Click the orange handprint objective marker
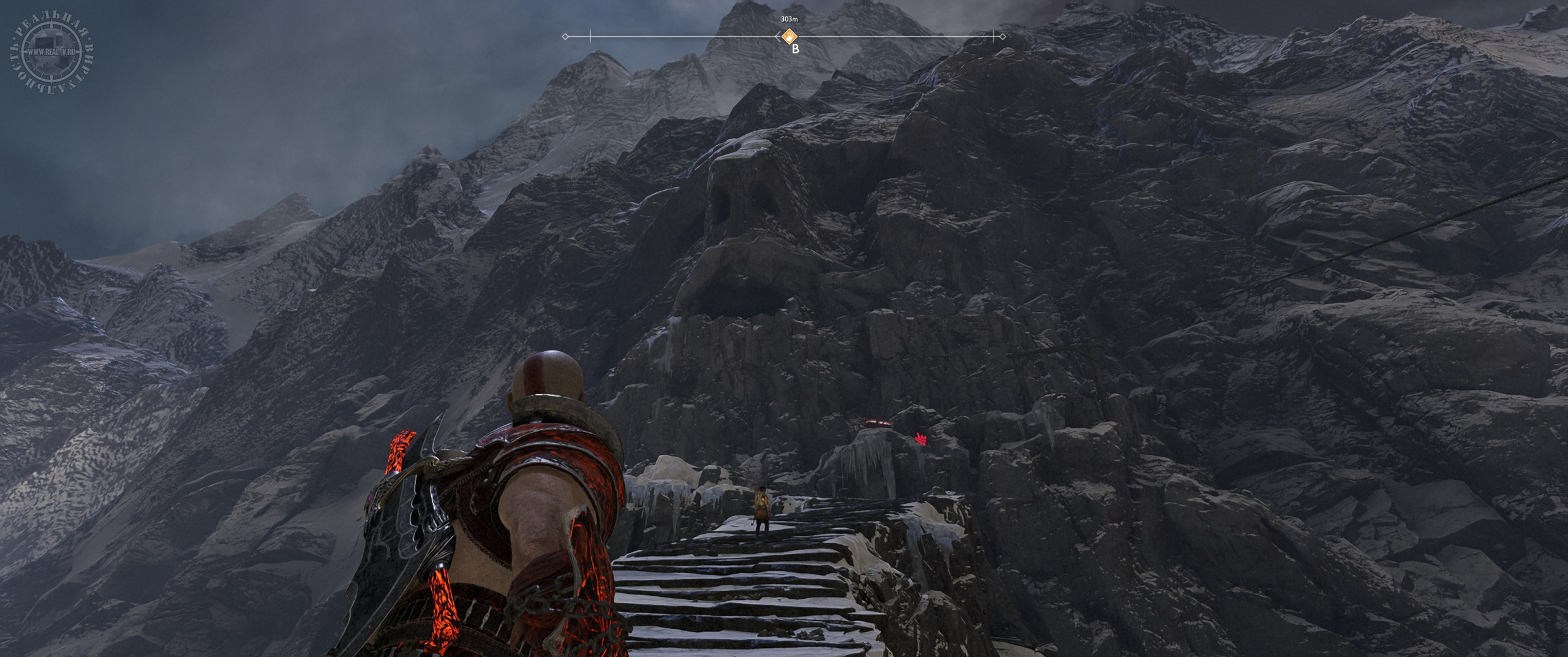 click(x=790, y=36)
